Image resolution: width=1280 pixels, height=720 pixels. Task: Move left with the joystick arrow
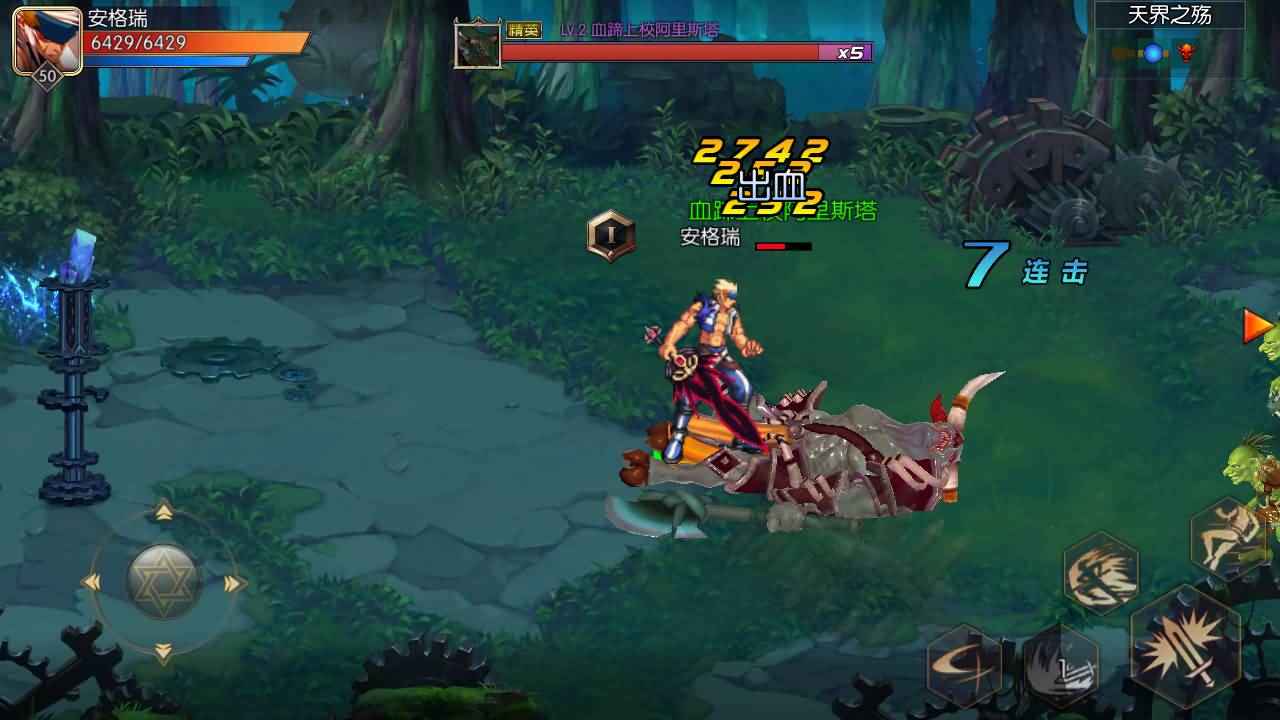tap(91, 583)
